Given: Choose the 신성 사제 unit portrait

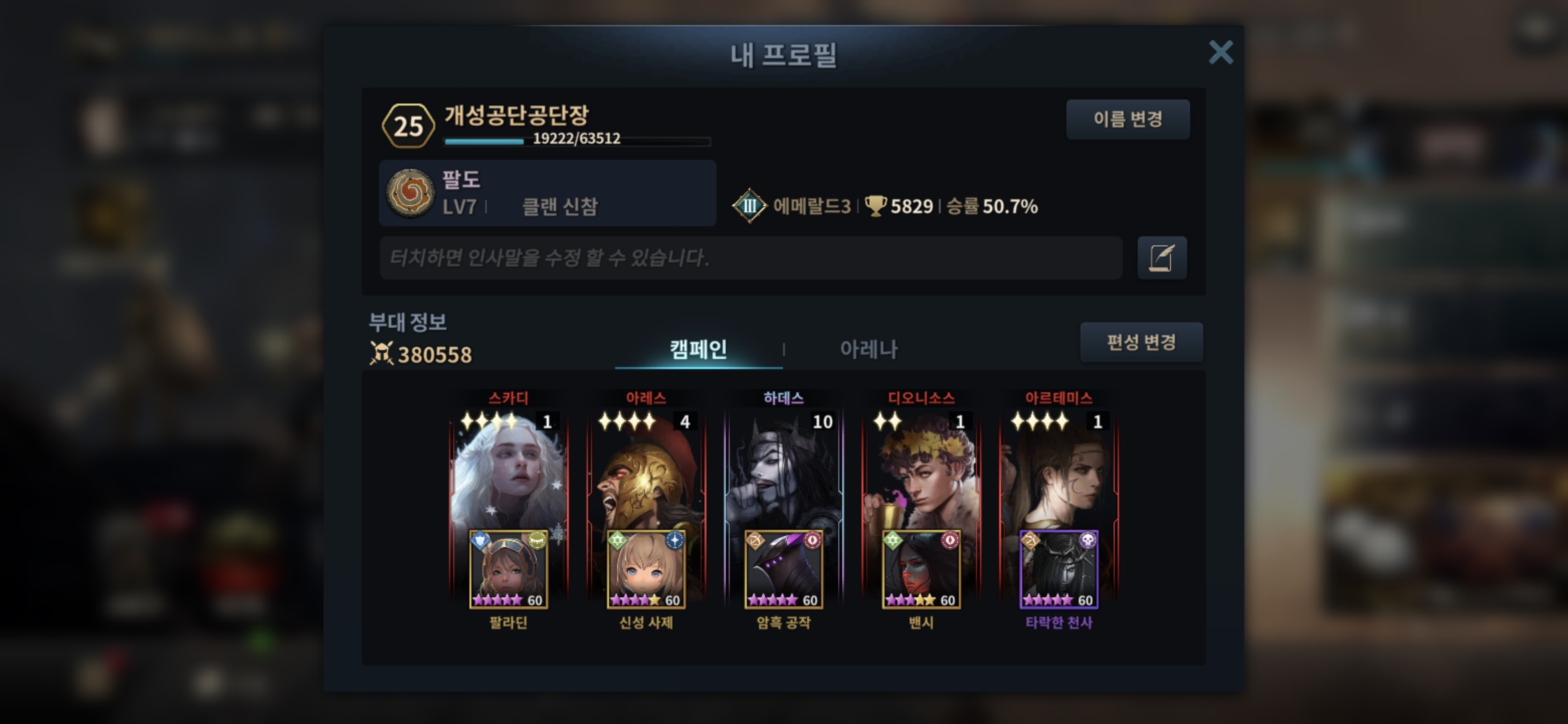Looking at the screenshot, I should (x=646, y=570).
